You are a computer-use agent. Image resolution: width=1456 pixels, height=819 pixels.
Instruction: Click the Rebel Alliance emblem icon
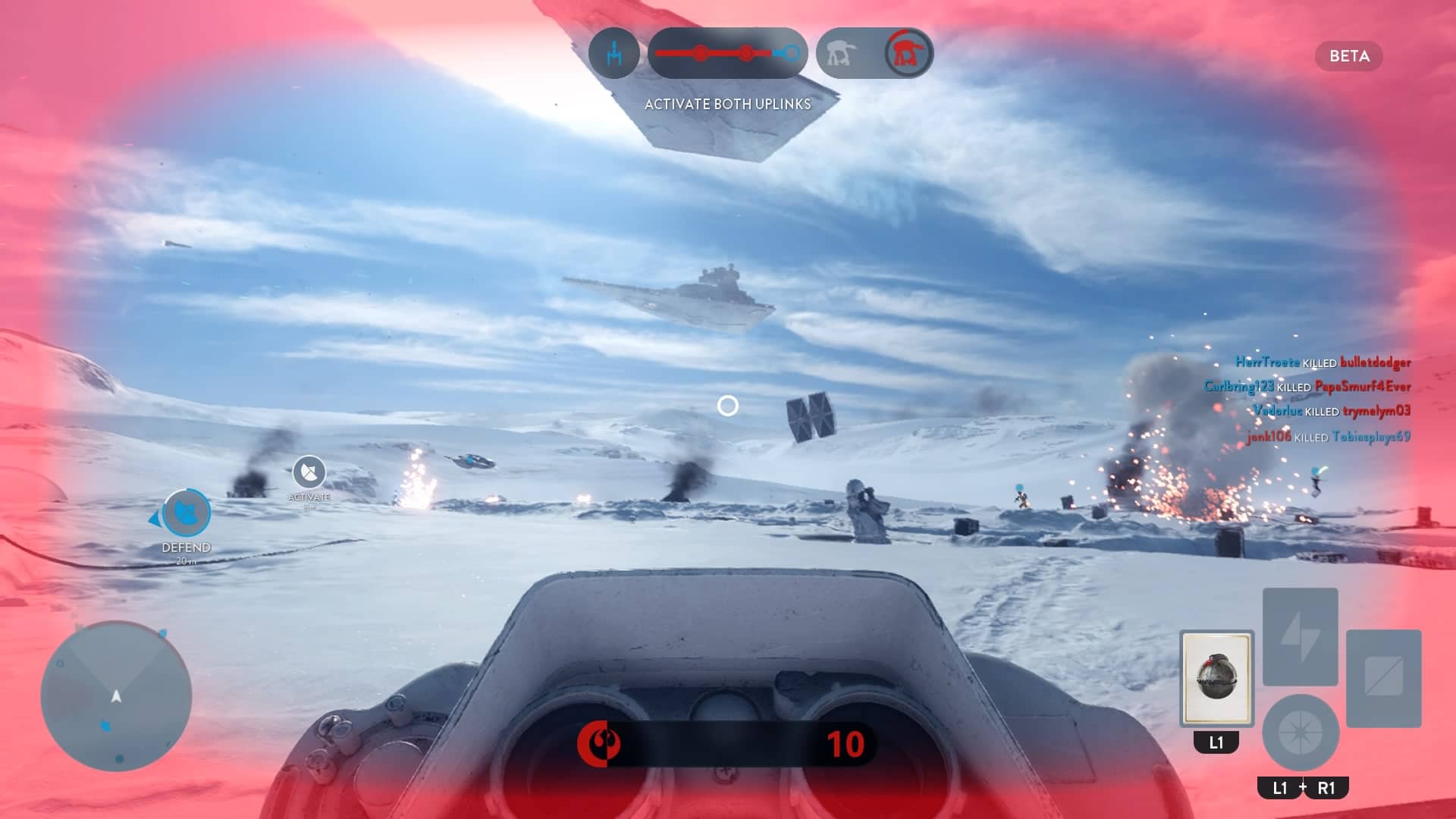[x=599, y=744]
